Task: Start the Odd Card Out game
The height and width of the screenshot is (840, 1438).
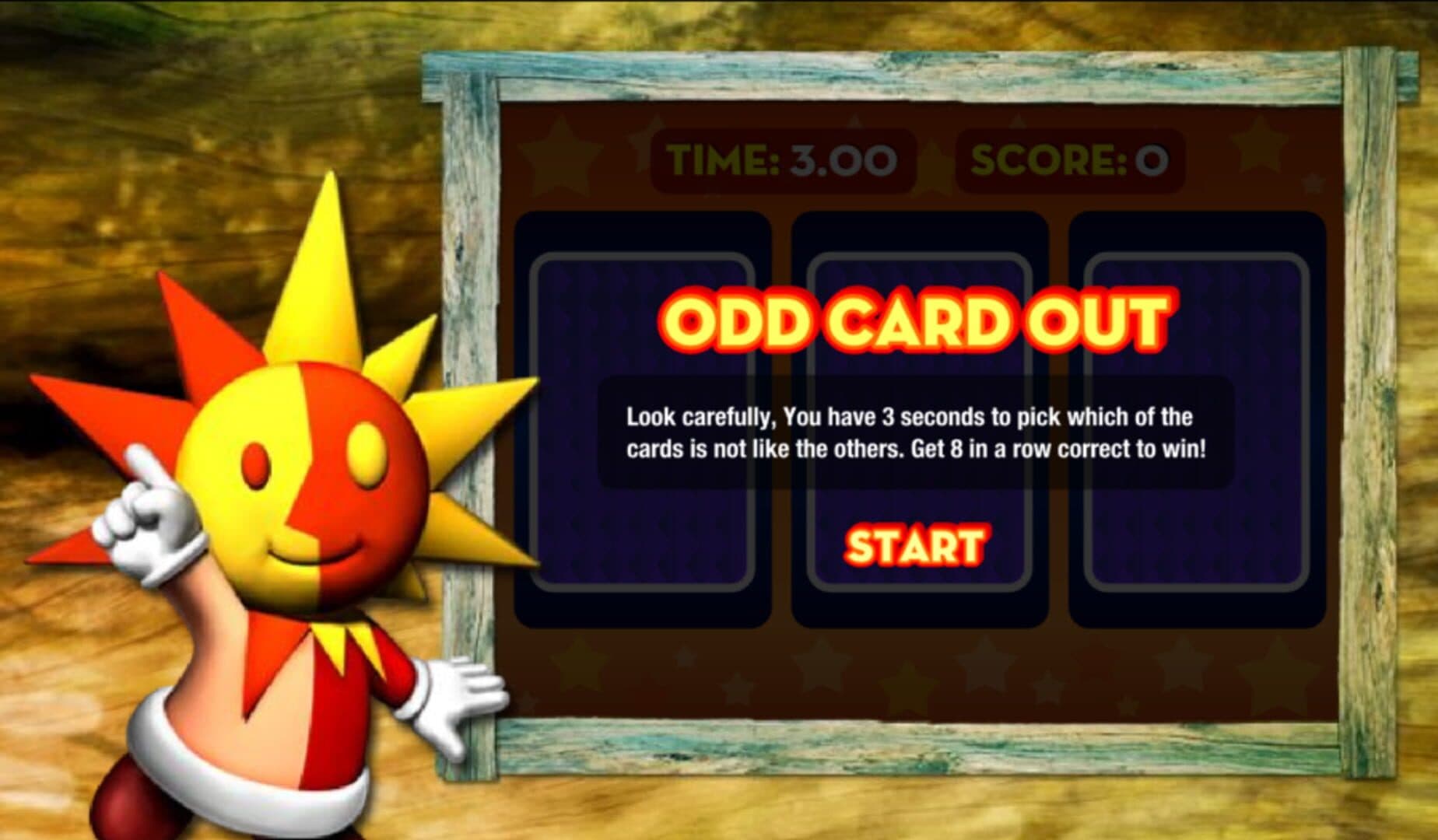Action: click(915, 545)
